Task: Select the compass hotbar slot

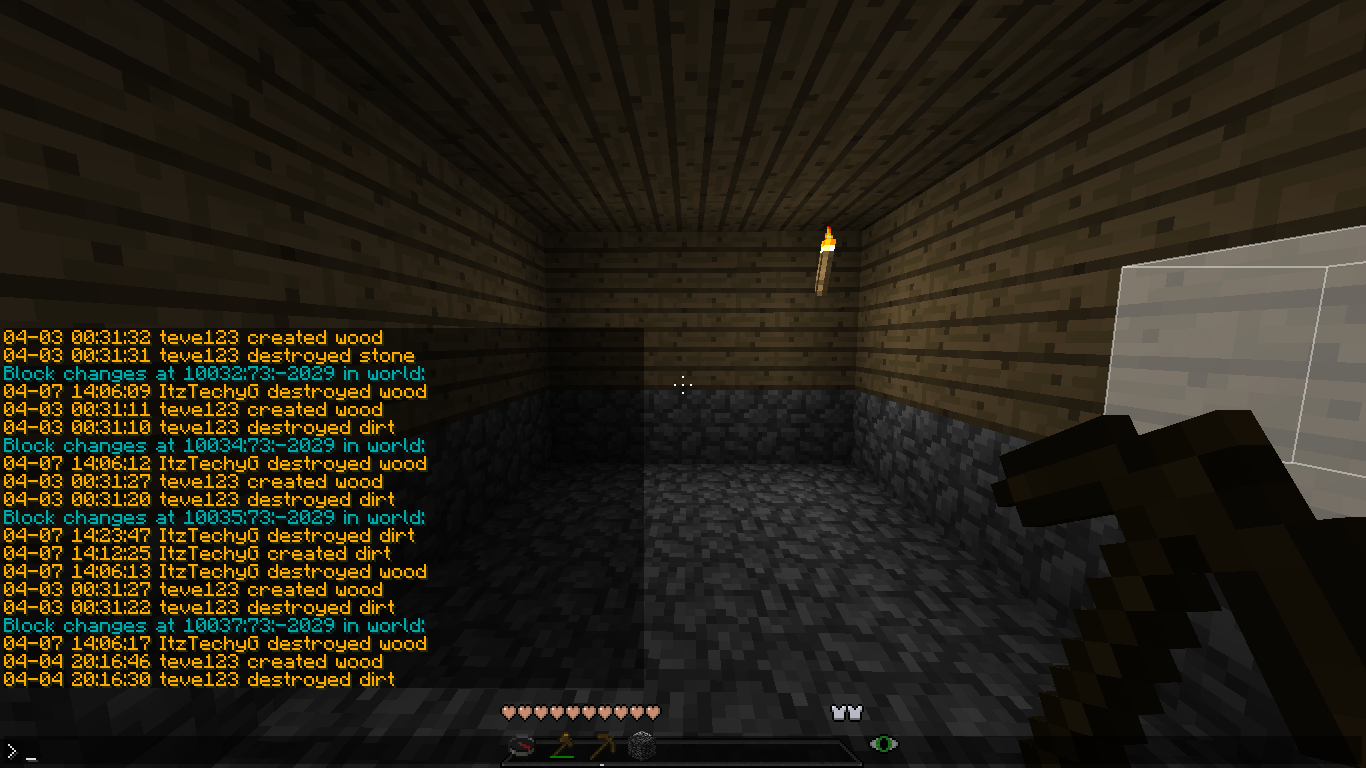Action: pos(521,746)
